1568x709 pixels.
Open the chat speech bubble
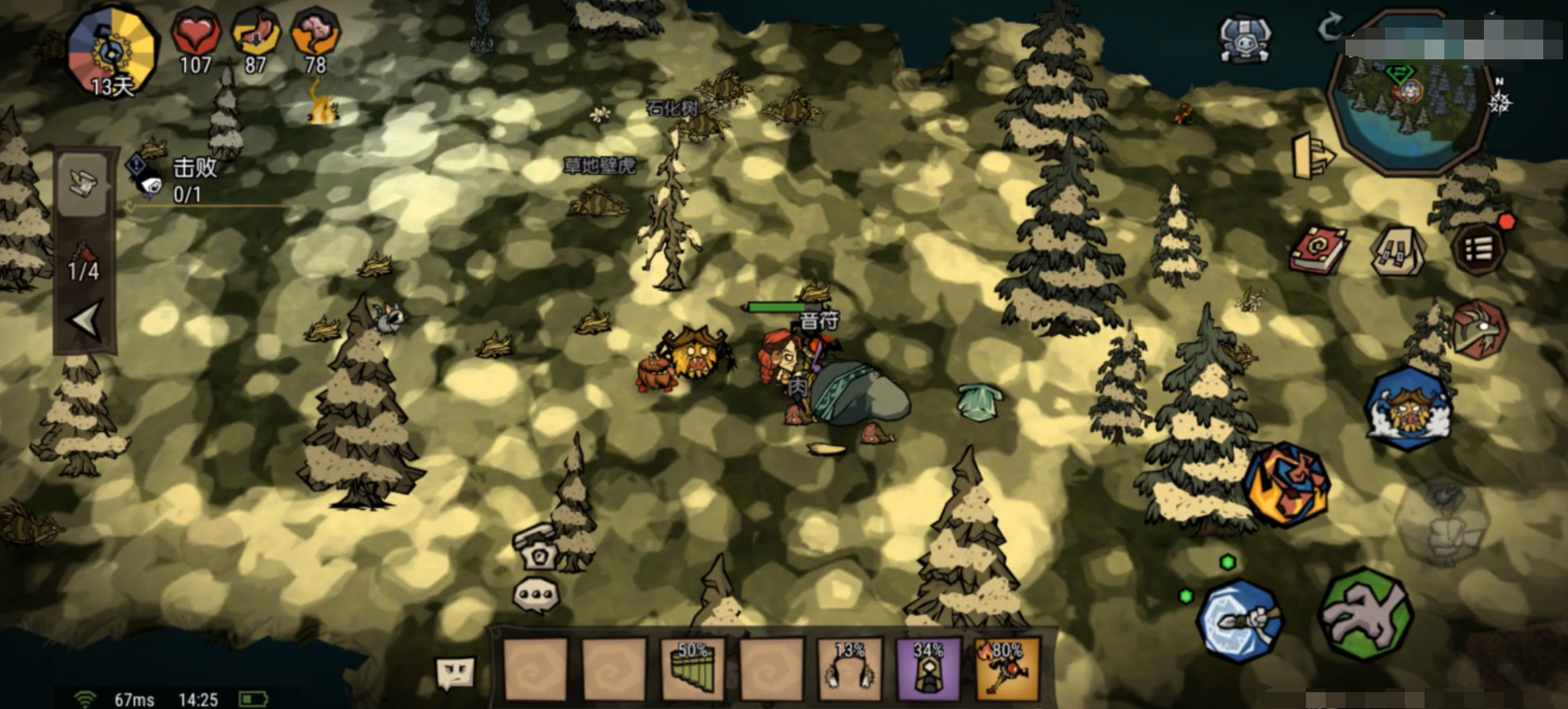click(535, 595)
